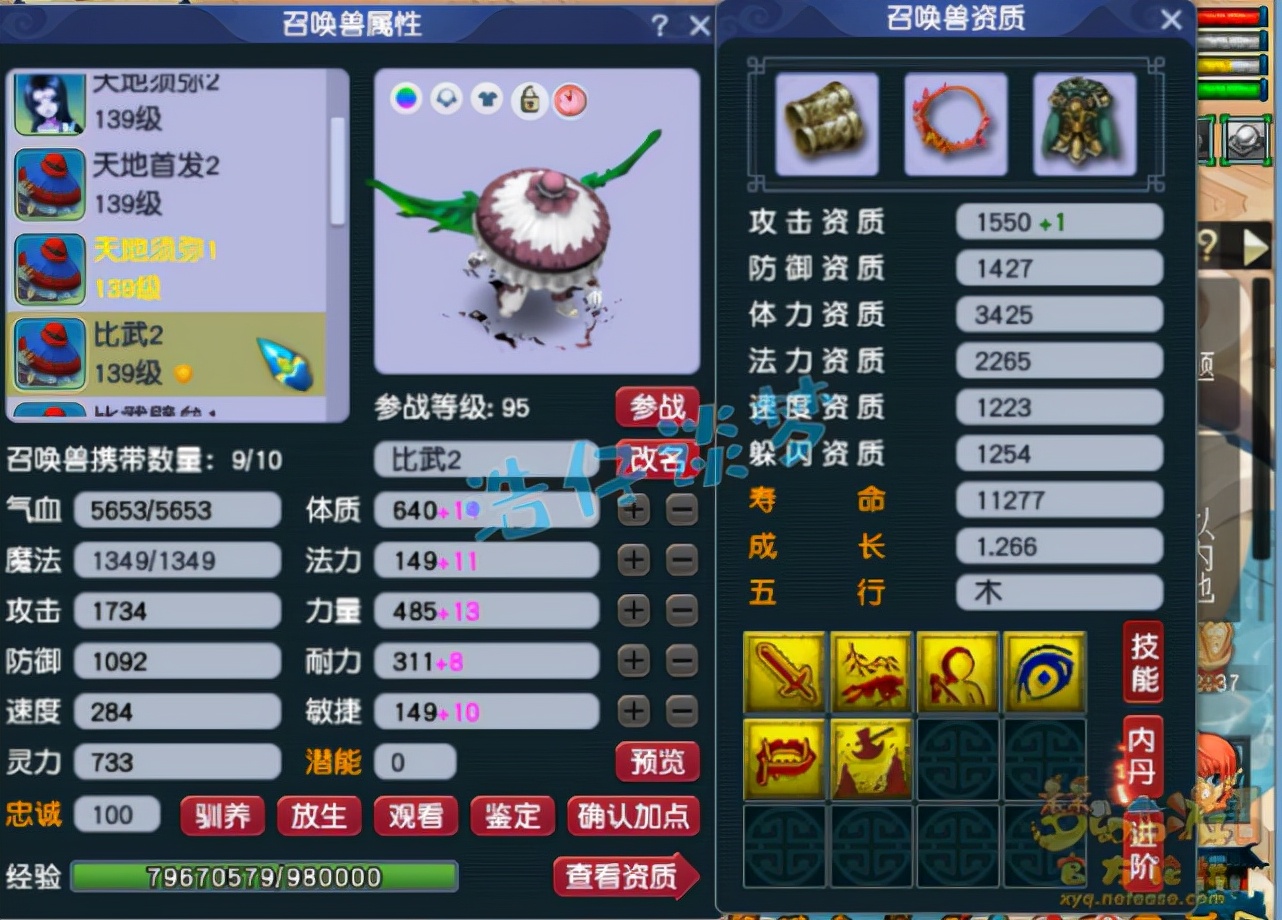
Task: Select the axe skill icon
Action: coord(871,760)
